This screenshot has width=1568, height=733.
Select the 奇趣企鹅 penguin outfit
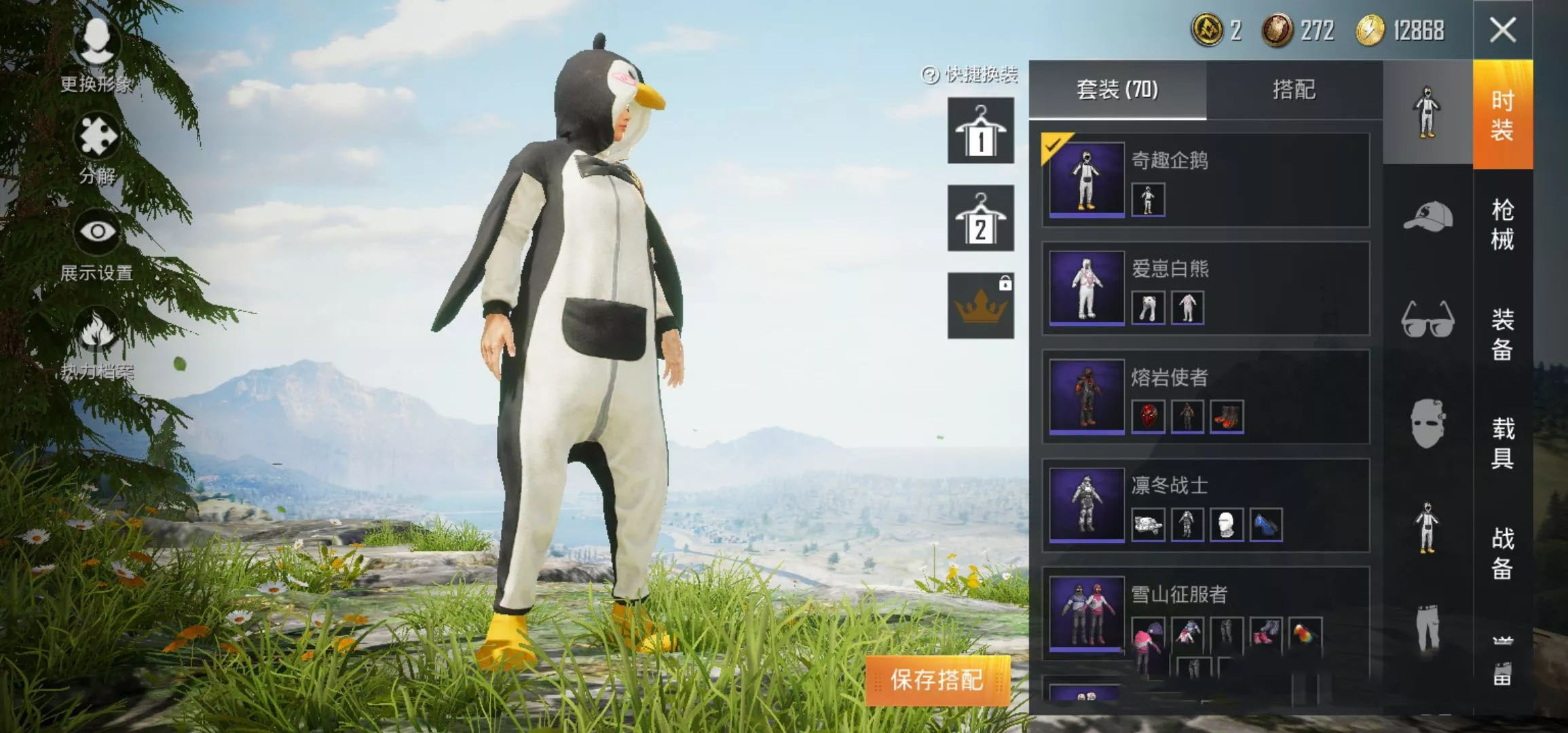1206,180
